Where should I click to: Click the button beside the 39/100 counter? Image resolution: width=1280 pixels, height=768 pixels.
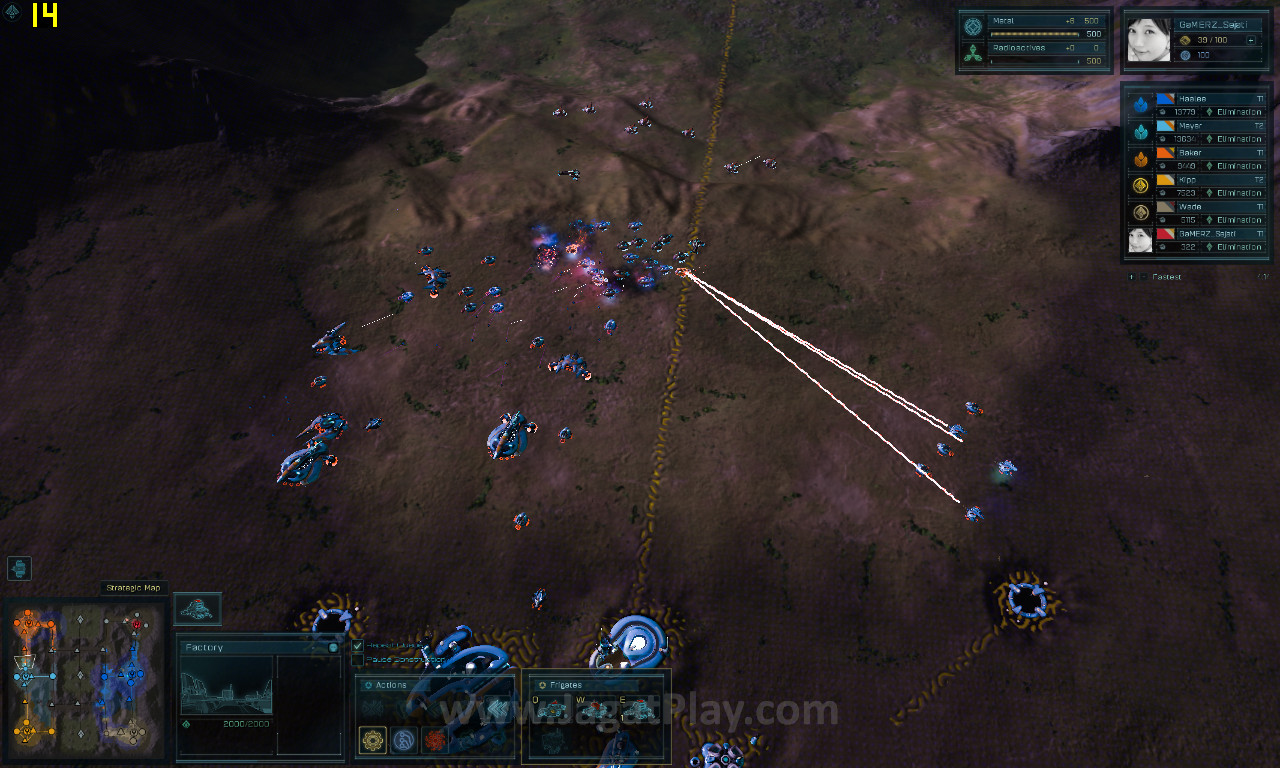(1252, 40)
